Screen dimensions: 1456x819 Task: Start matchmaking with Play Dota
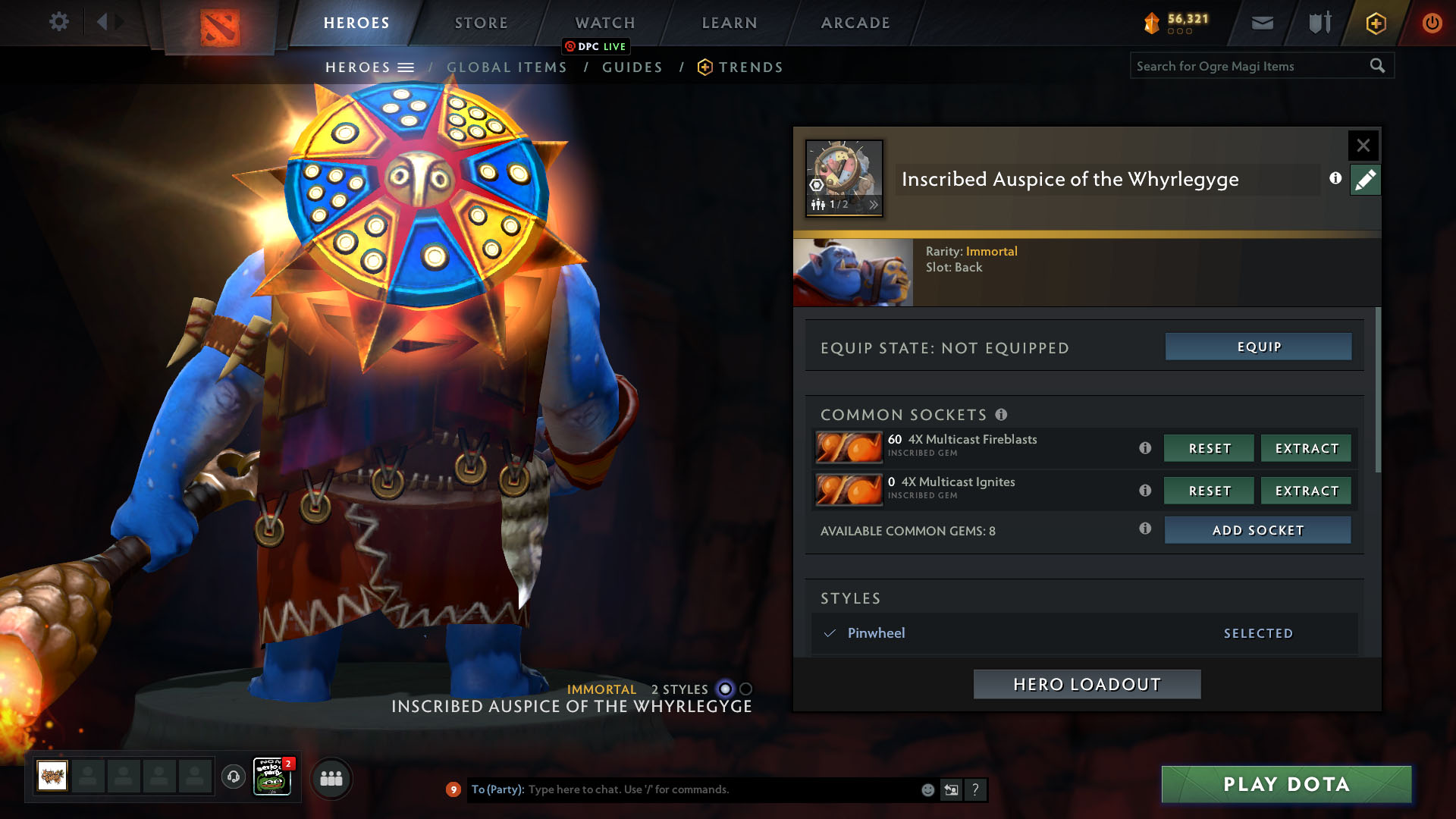coord(1286,784)
